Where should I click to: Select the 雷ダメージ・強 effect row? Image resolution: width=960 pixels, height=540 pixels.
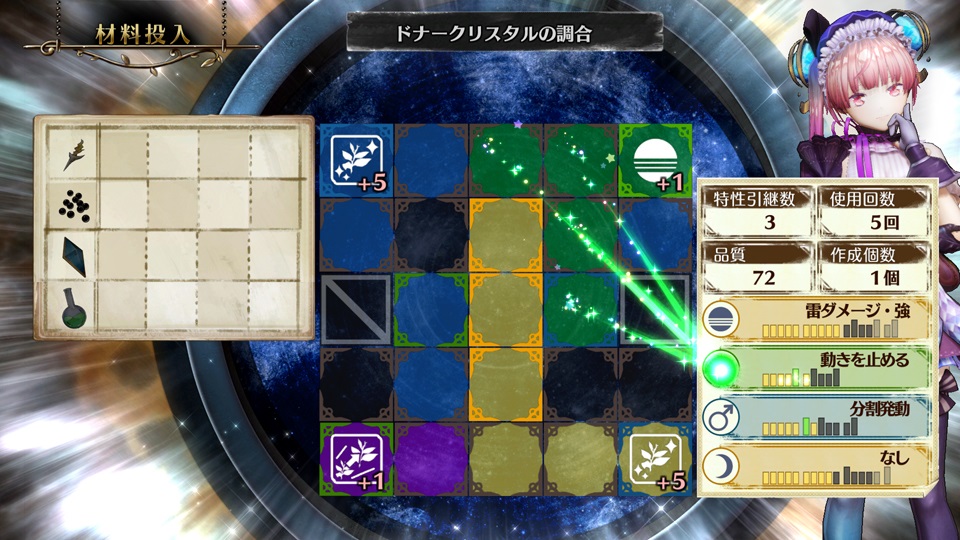pyautogui.click(x=815, y=319)
